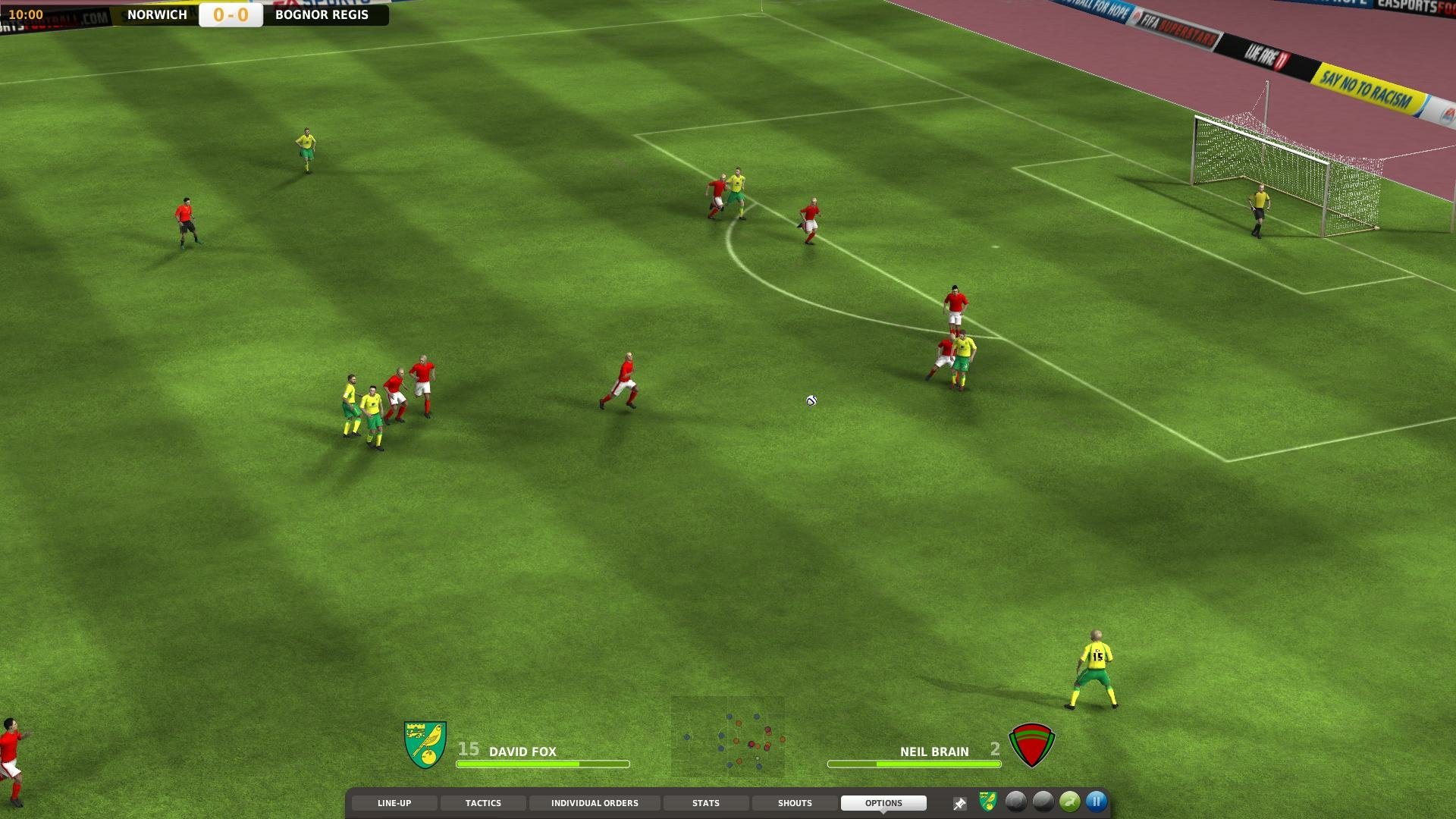The image size is (1456, 819).
Task: Click the 0-0 scoreline on the scoreboard
Action: click(228, 14)
